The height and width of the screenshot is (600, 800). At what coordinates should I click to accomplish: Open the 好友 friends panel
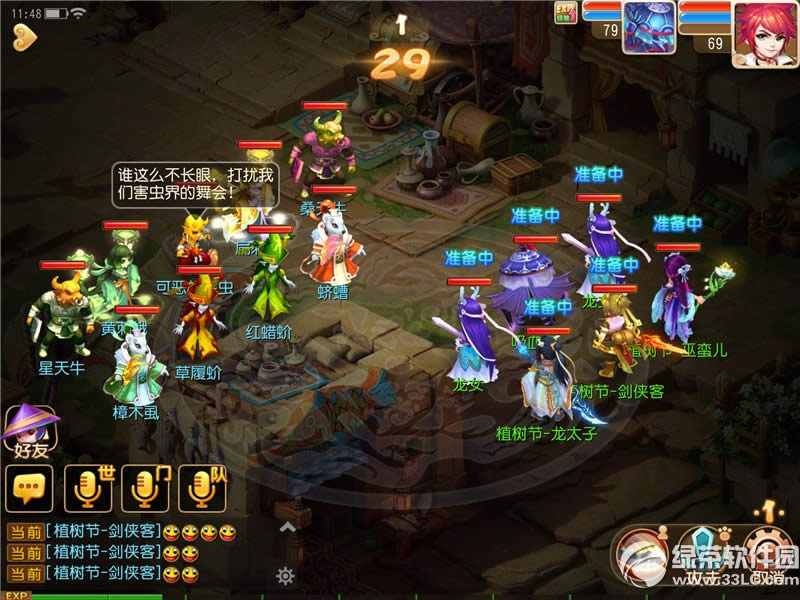[x=25, y=430]
